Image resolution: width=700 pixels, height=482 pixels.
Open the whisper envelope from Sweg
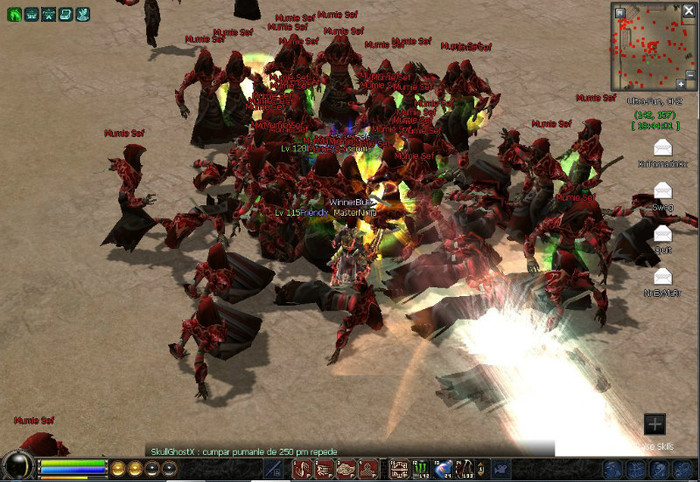[662, 191]
